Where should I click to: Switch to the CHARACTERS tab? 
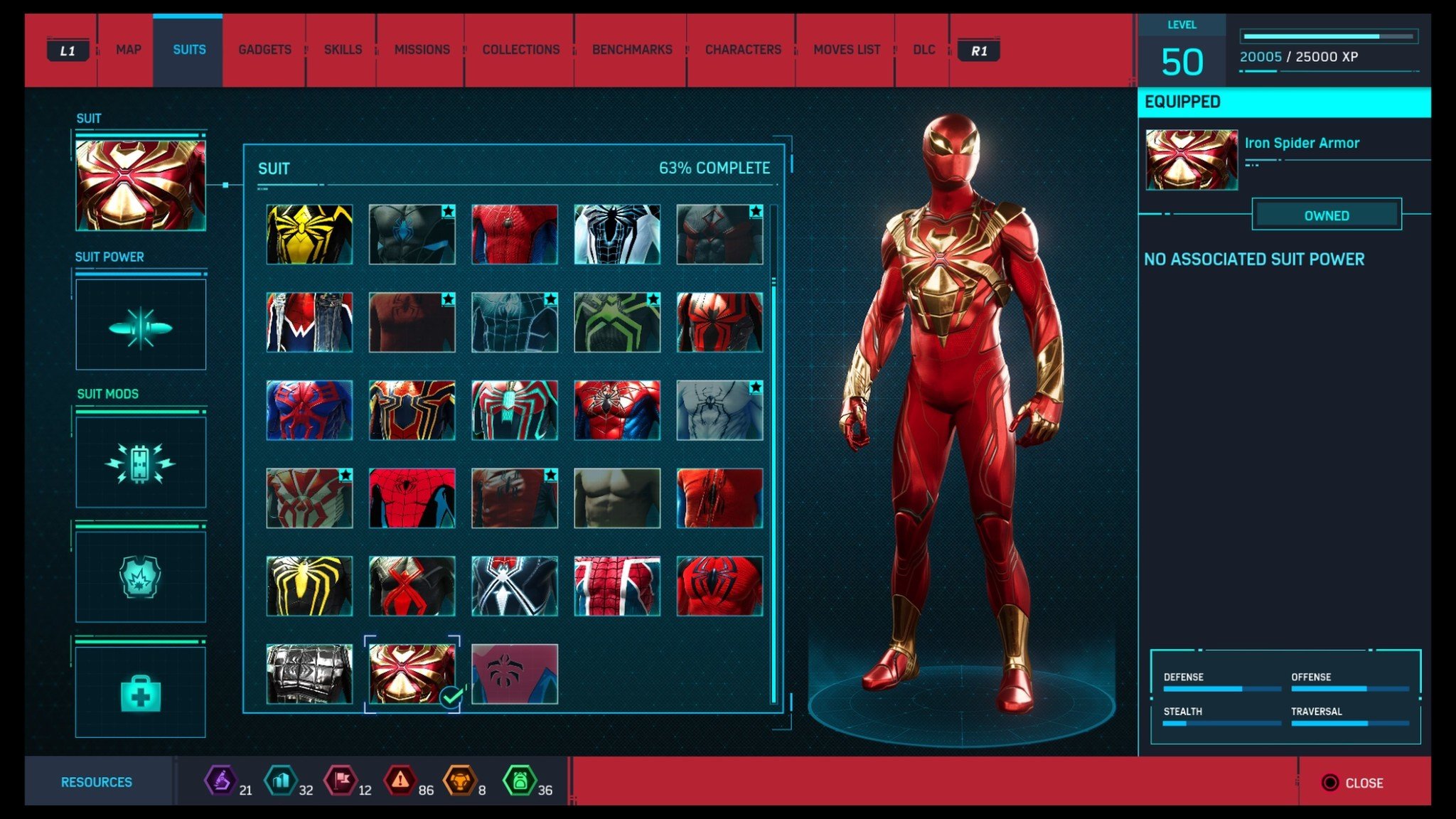coord(742,50)
